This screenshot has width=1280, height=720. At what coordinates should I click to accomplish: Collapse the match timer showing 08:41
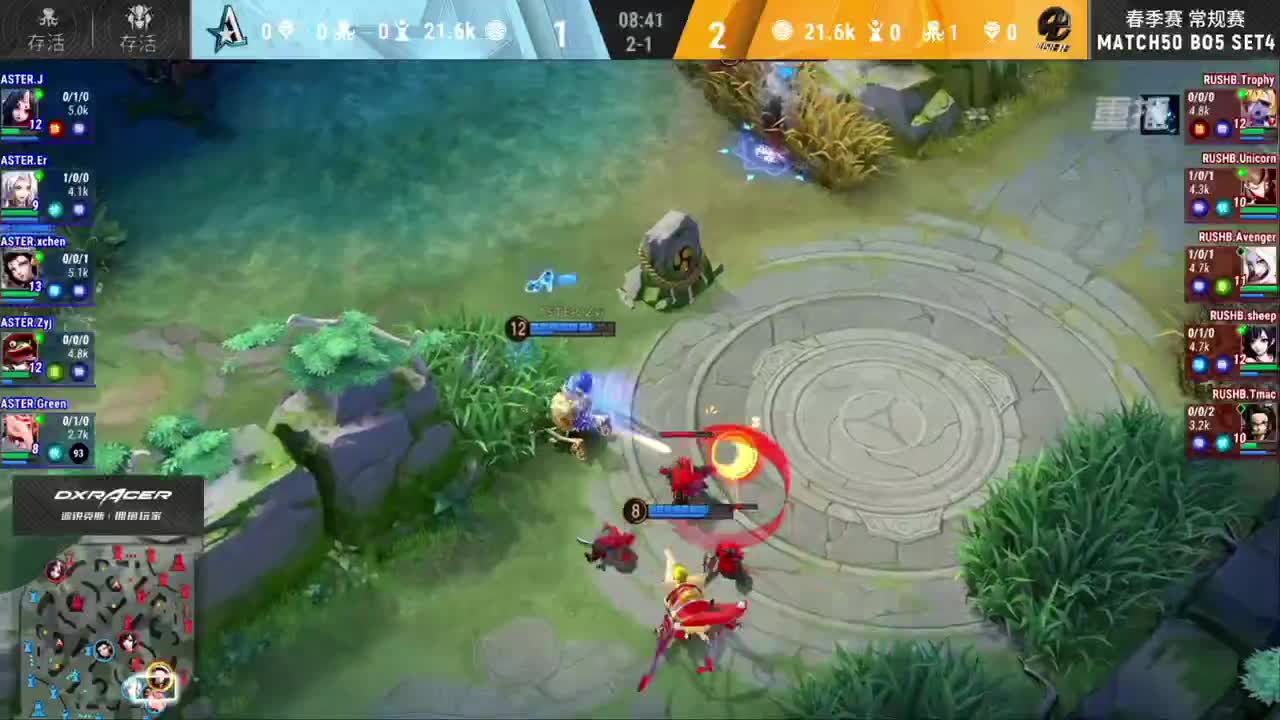click(x=640, y=17)
